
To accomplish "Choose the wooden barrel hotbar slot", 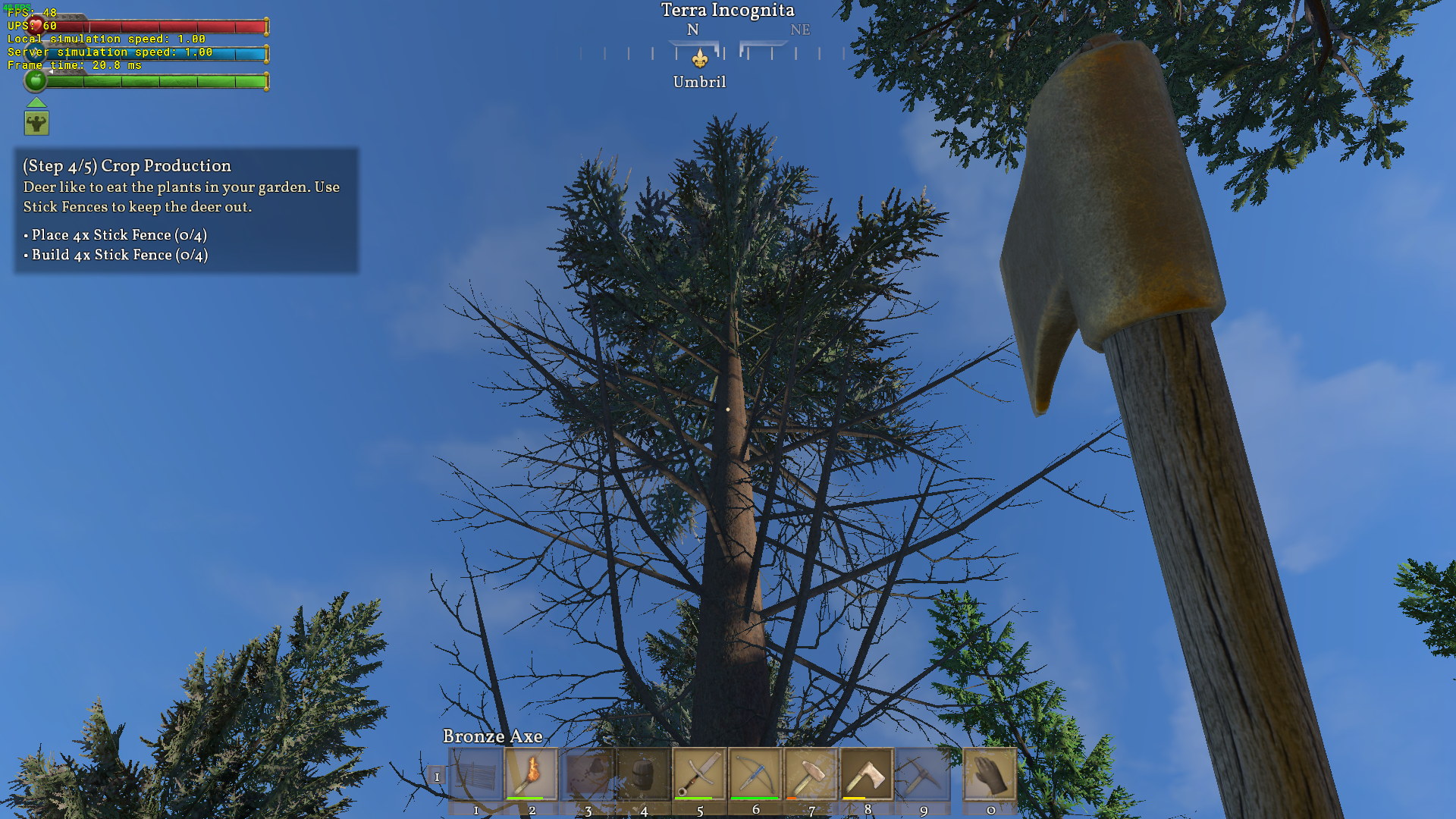I will [x=644, y=775].
